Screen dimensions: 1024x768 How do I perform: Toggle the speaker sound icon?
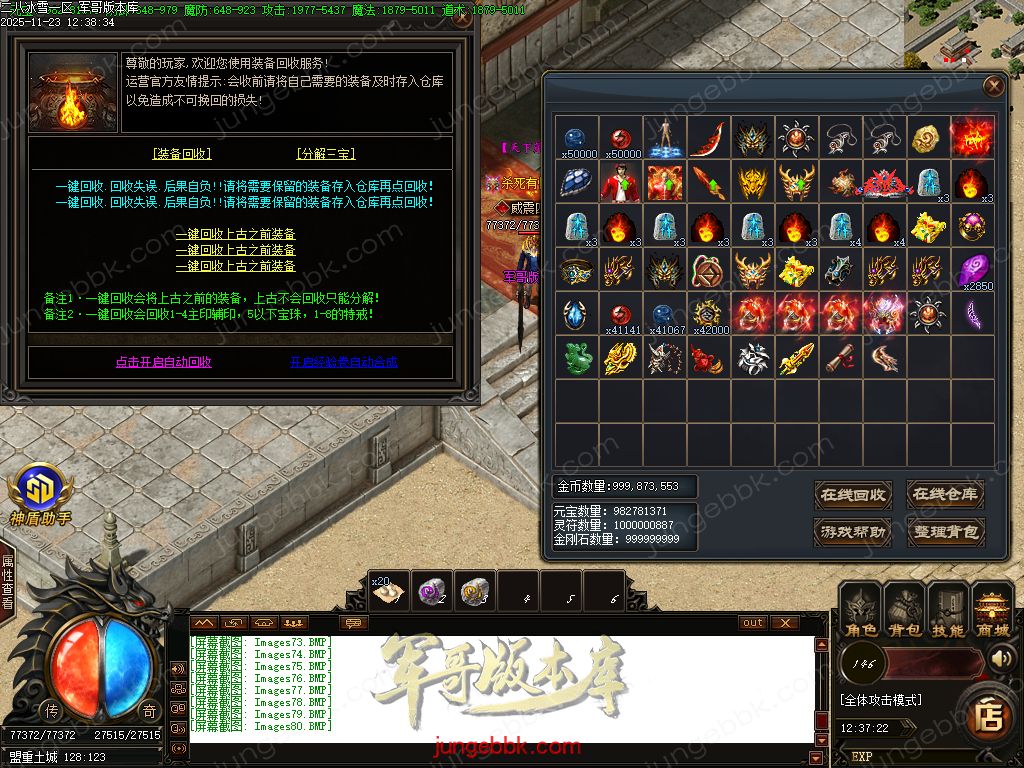[x=1002, y=658]
